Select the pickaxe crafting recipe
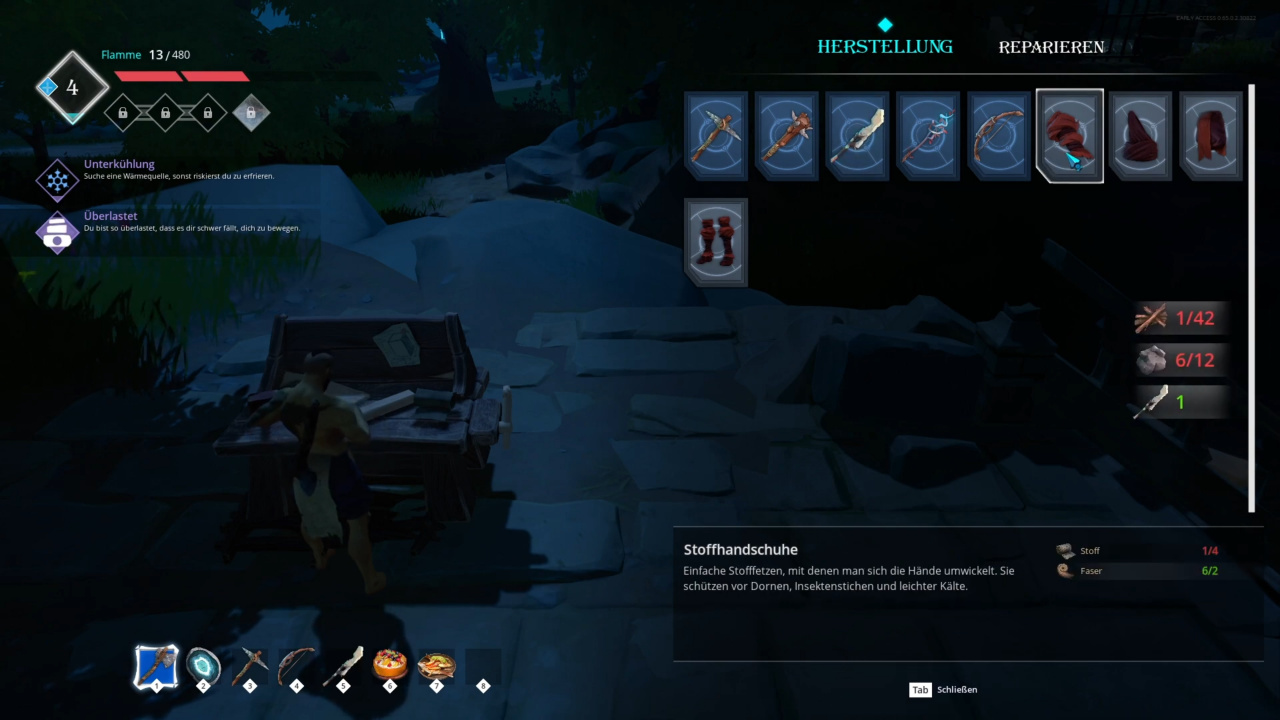 715,136
